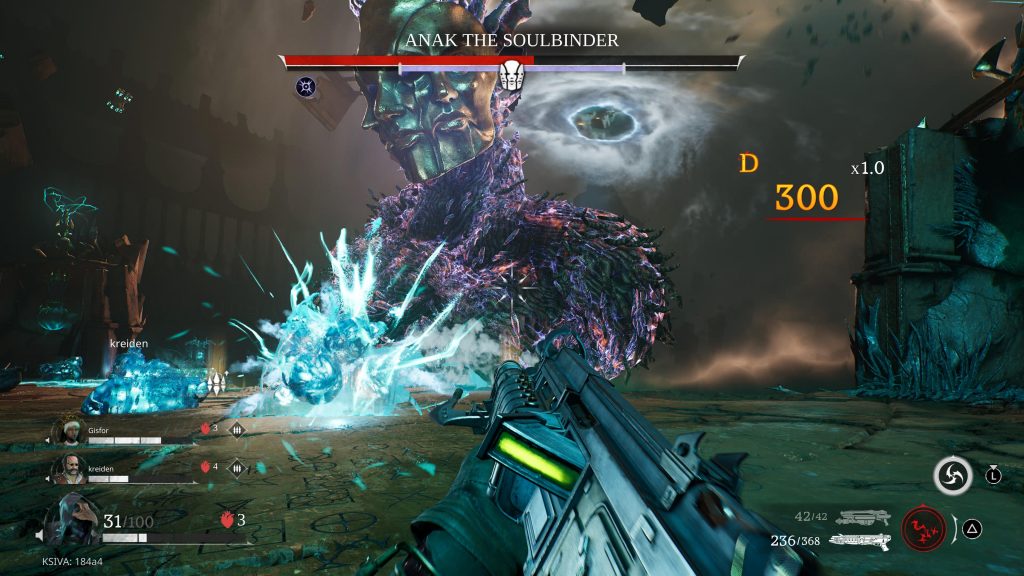Click the boss skull emblem on health bar
This screenshot has height=576, width=1024.
(x=512, y=74)
